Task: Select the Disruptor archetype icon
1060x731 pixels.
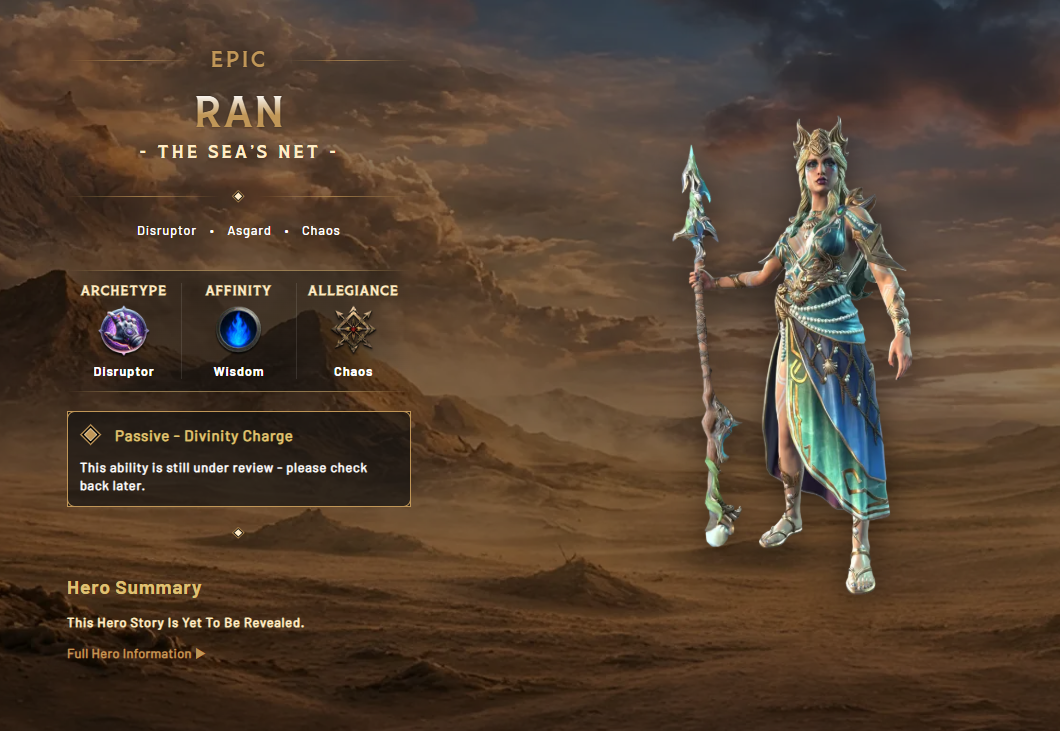Action: pyautogui.click(x=124, y=331)
